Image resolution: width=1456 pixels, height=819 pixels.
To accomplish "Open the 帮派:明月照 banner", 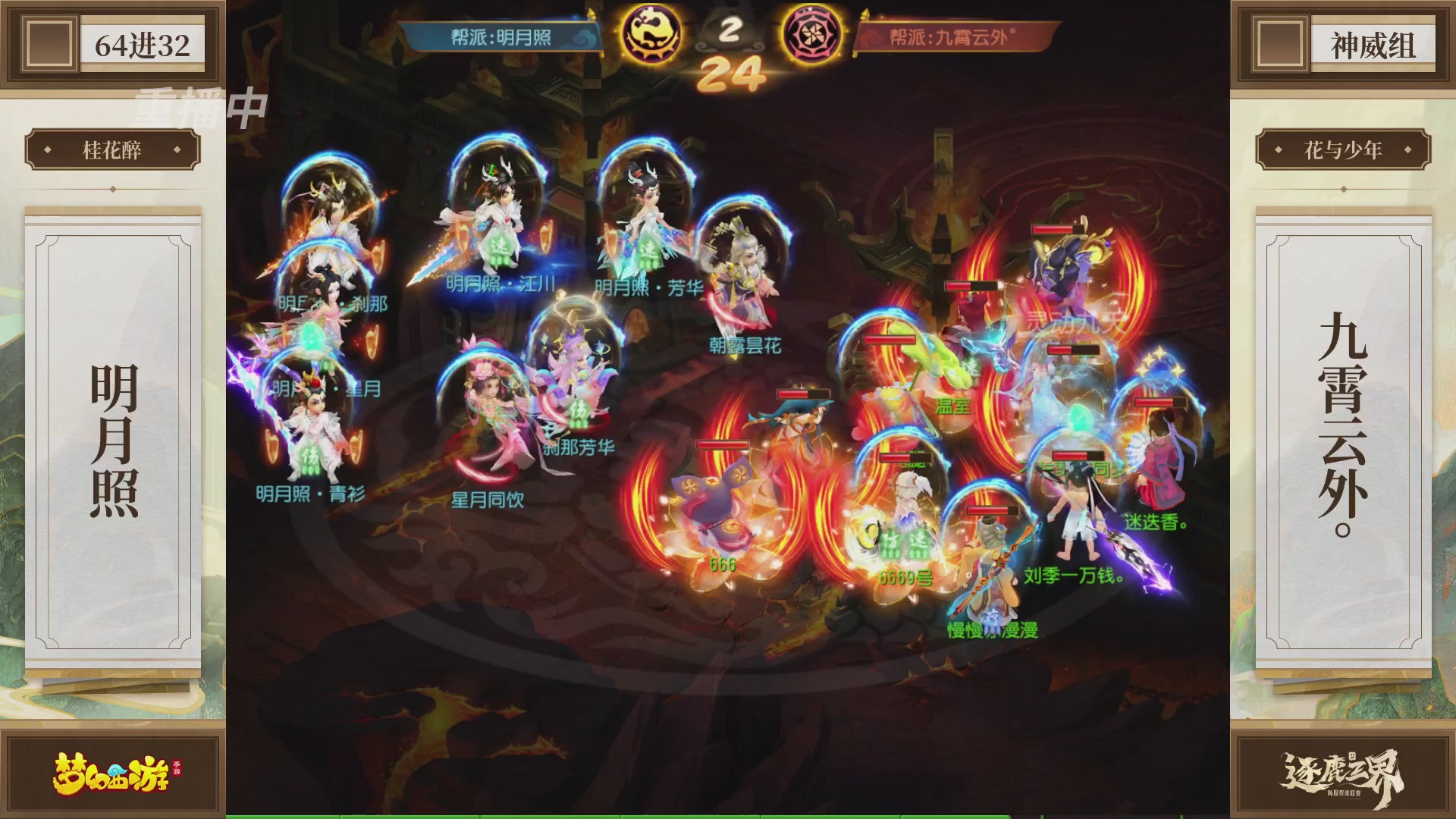I will 504,36.
